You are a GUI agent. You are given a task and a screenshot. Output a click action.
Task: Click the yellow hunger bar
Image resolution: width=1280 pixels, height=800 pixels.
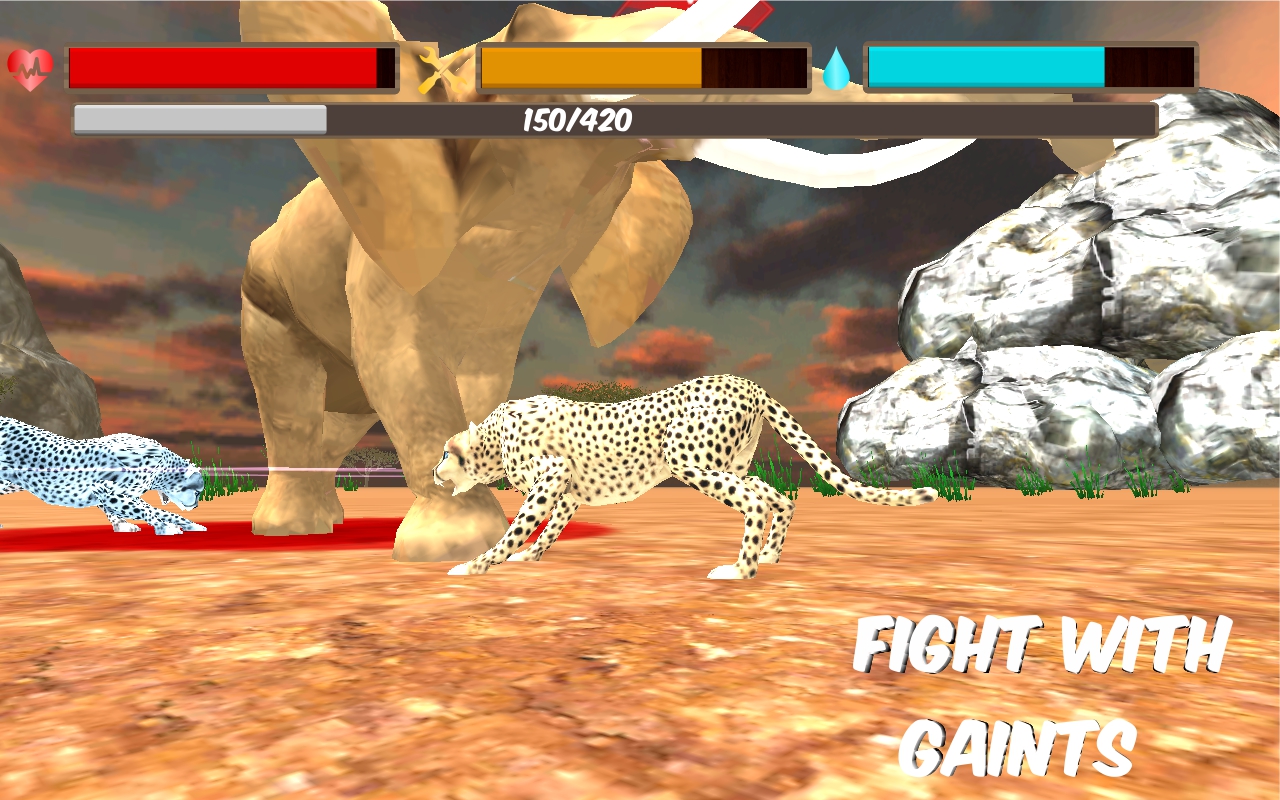590,66
